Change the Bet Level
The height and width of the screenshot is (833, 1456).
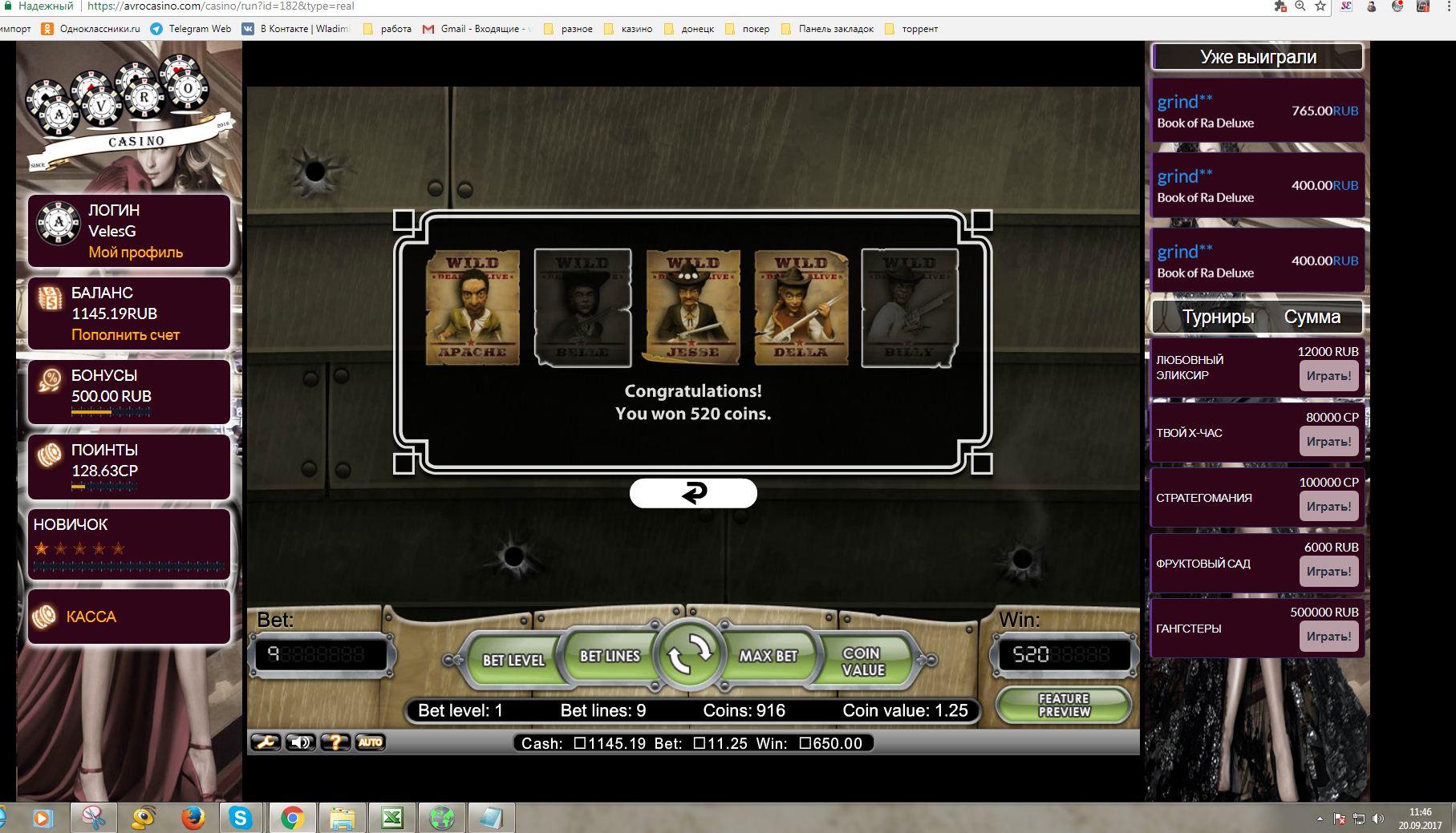(513, 660)
